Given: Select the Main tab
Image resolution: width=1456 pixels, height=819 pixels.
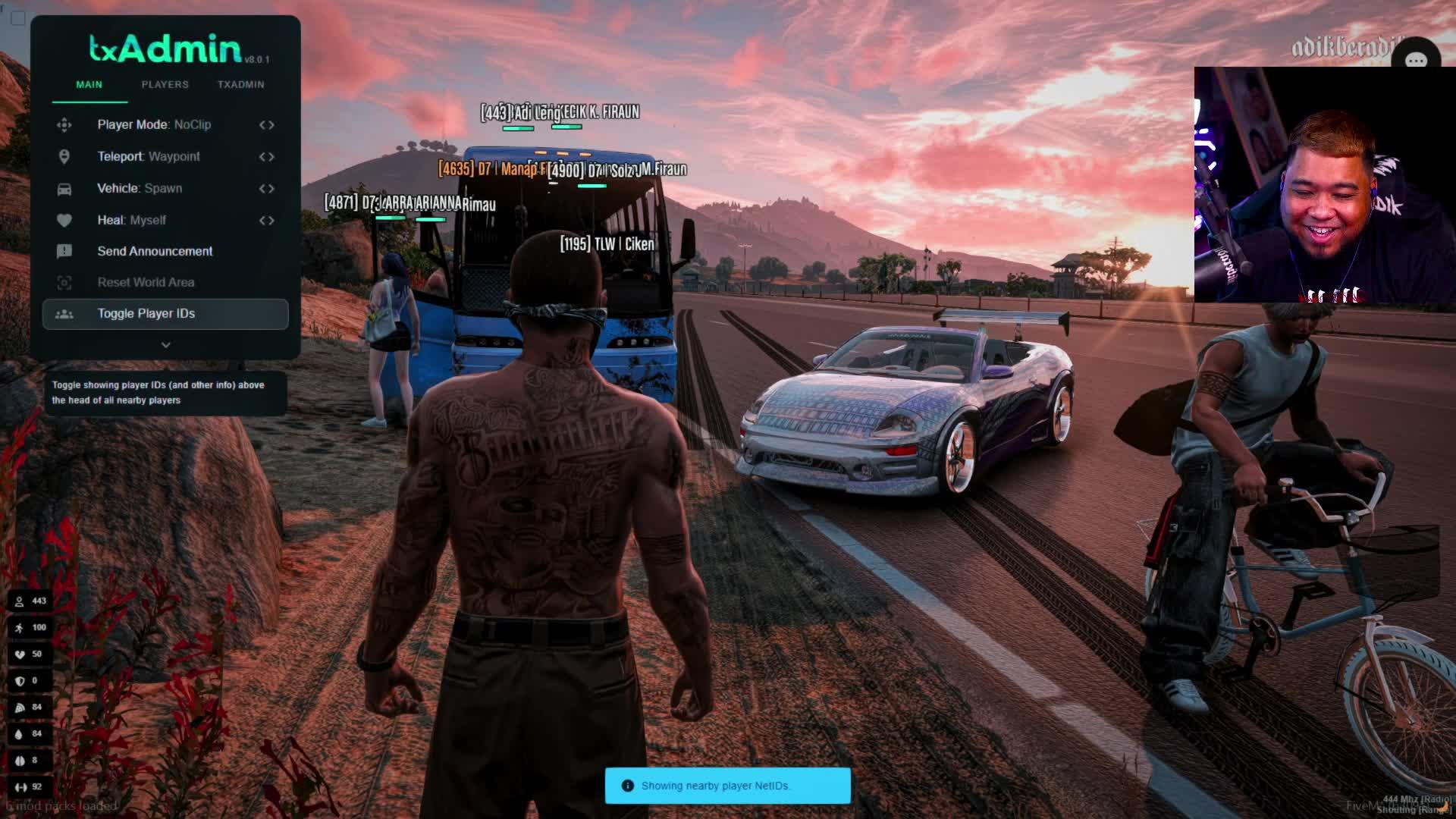Looking at the screenshot, I should pos(89,84).
